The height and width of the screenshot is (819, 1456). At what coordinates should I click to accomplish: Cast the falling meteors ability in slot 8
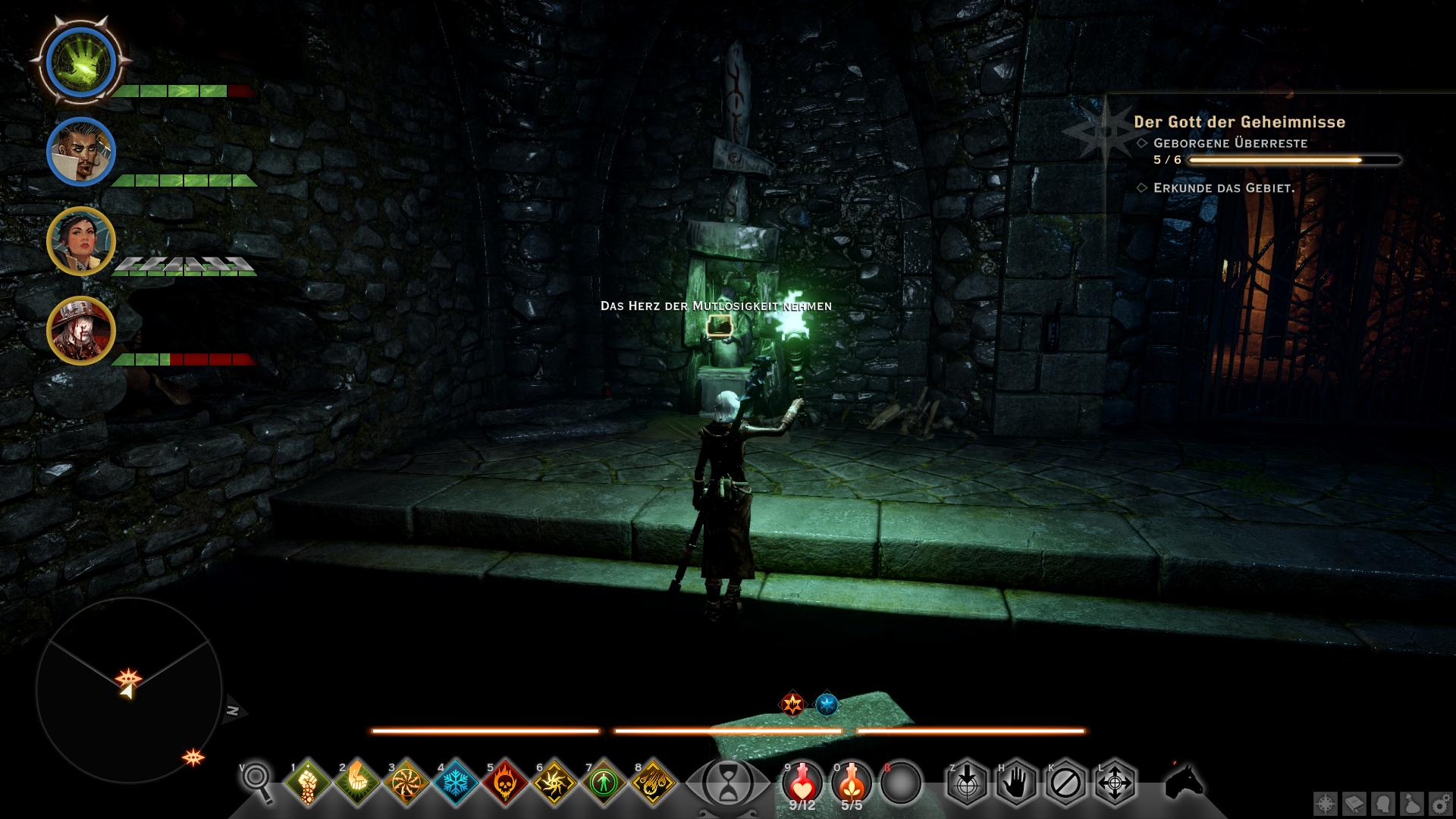tap(654, 783)
